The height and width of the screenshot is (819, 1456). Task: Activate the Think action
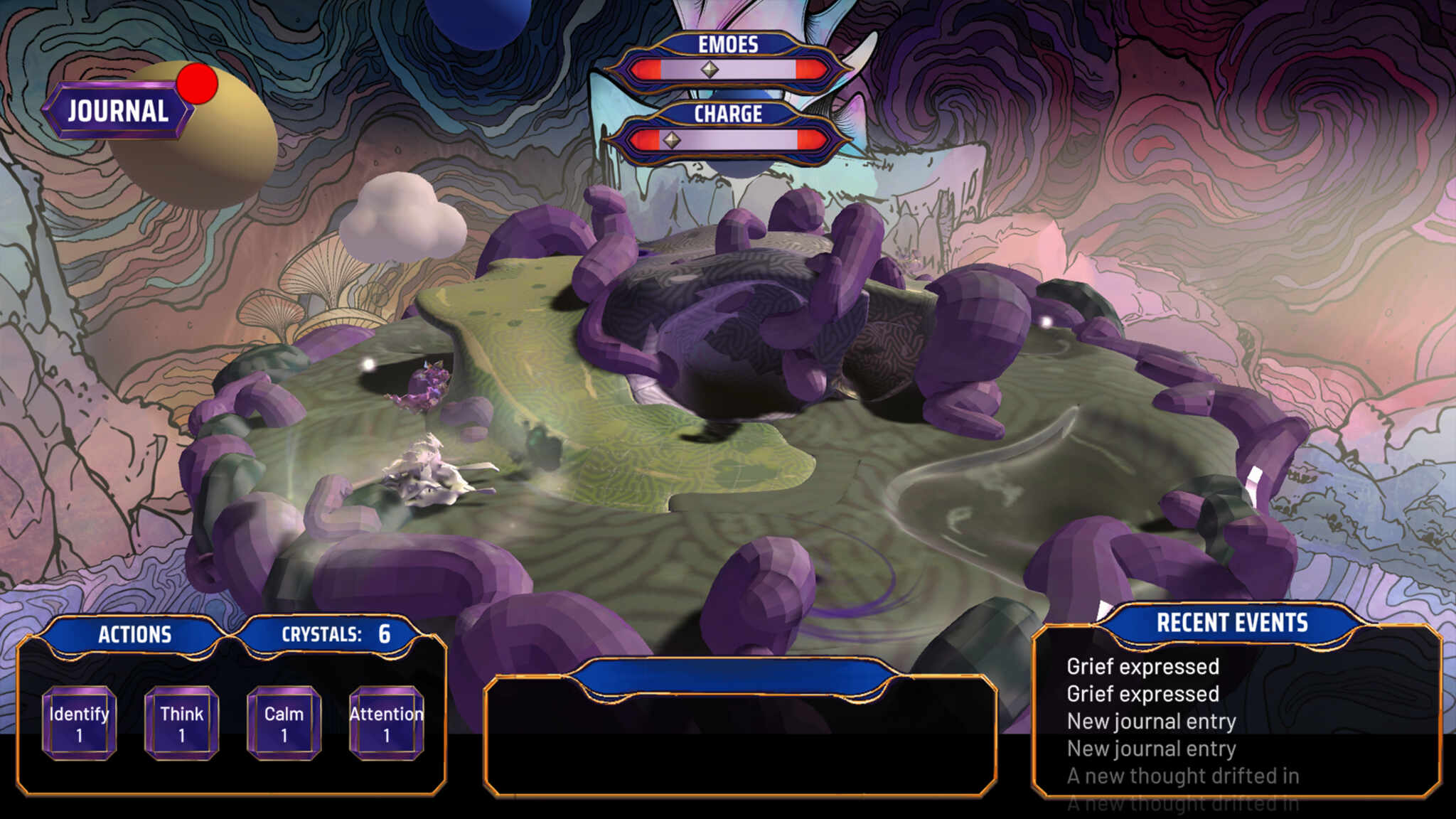[181, 723]
